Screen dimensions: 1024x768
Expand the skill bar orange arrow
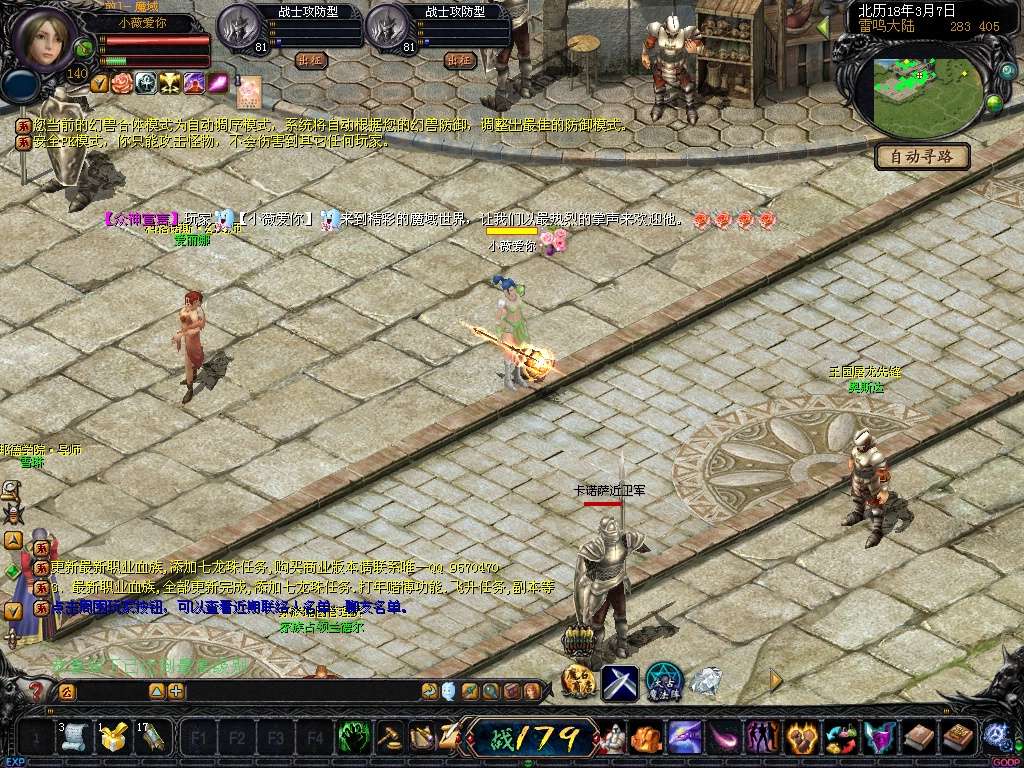coord(776,680)
